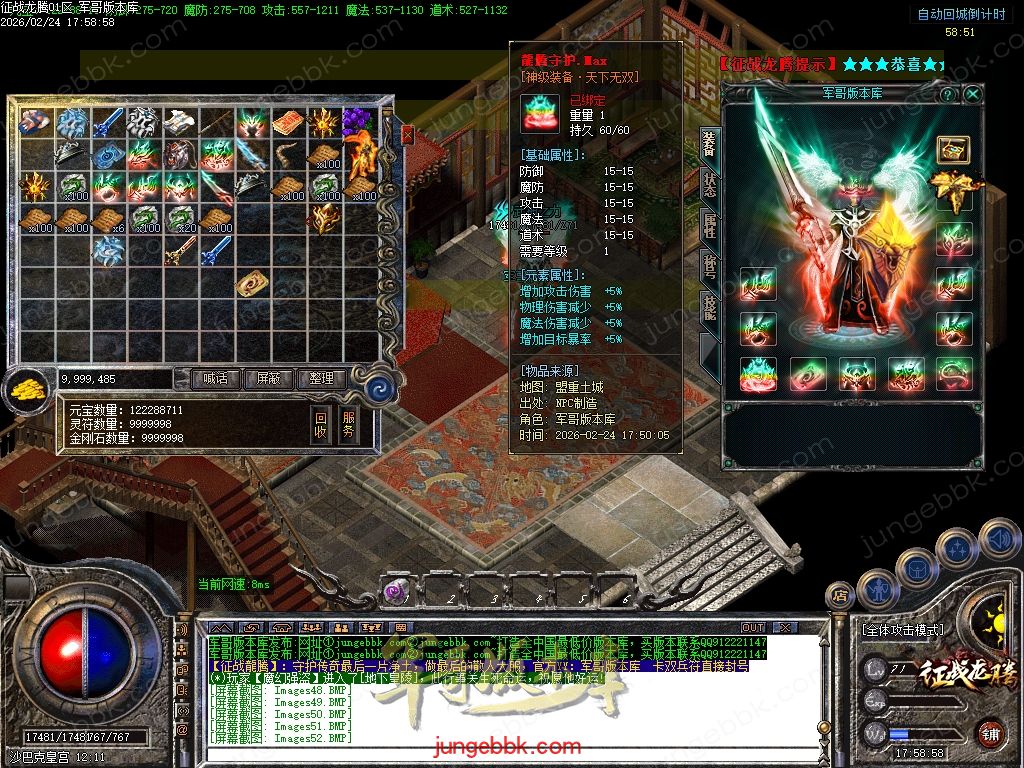Screen dimensions: 1024x768
Task: Click the OUT button above chat
Action: tap(753, 628)
